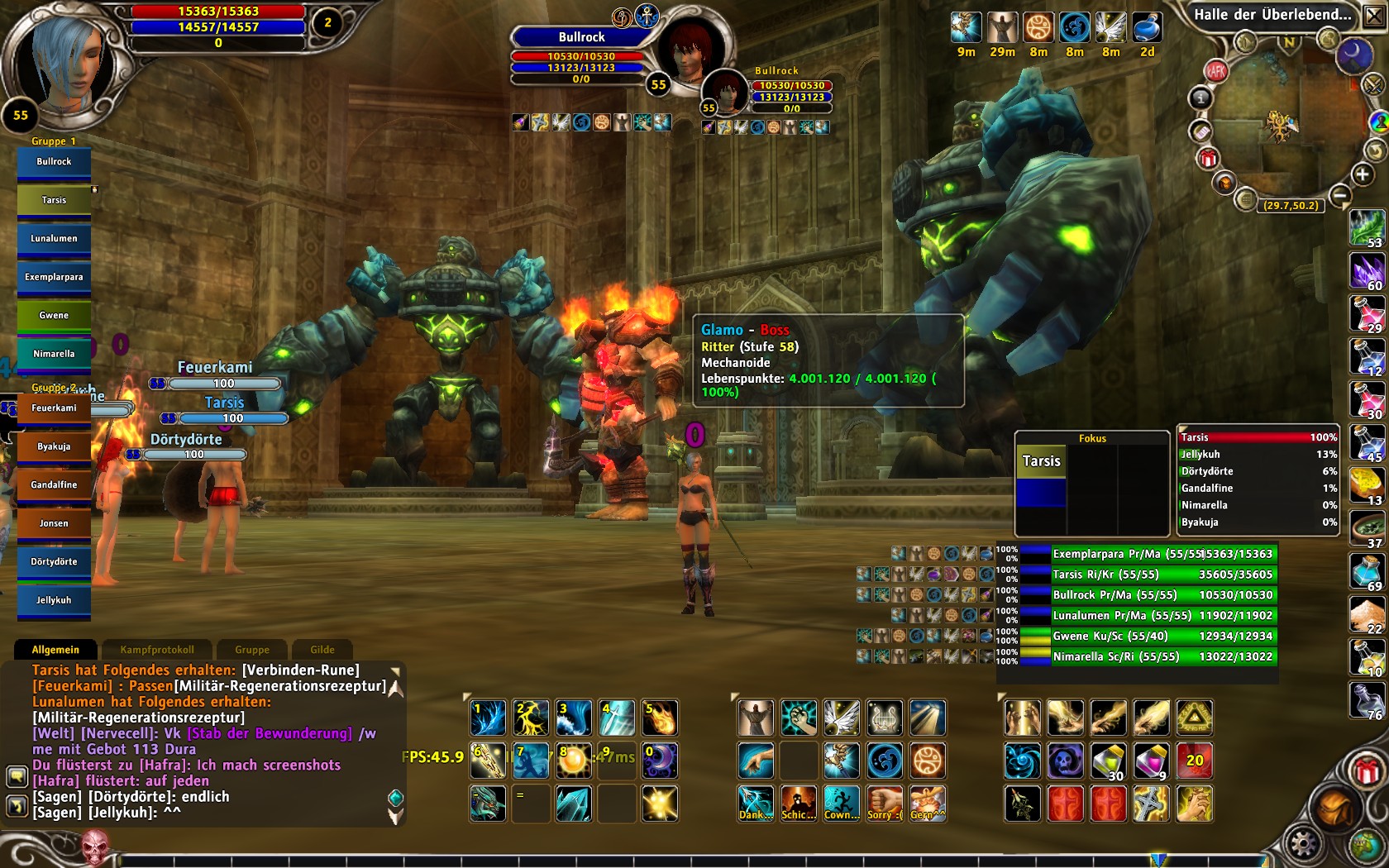Screen dimensions: 1389x868
Task: Activate the white angel wings skill
Action: click(x=842, y=718)
